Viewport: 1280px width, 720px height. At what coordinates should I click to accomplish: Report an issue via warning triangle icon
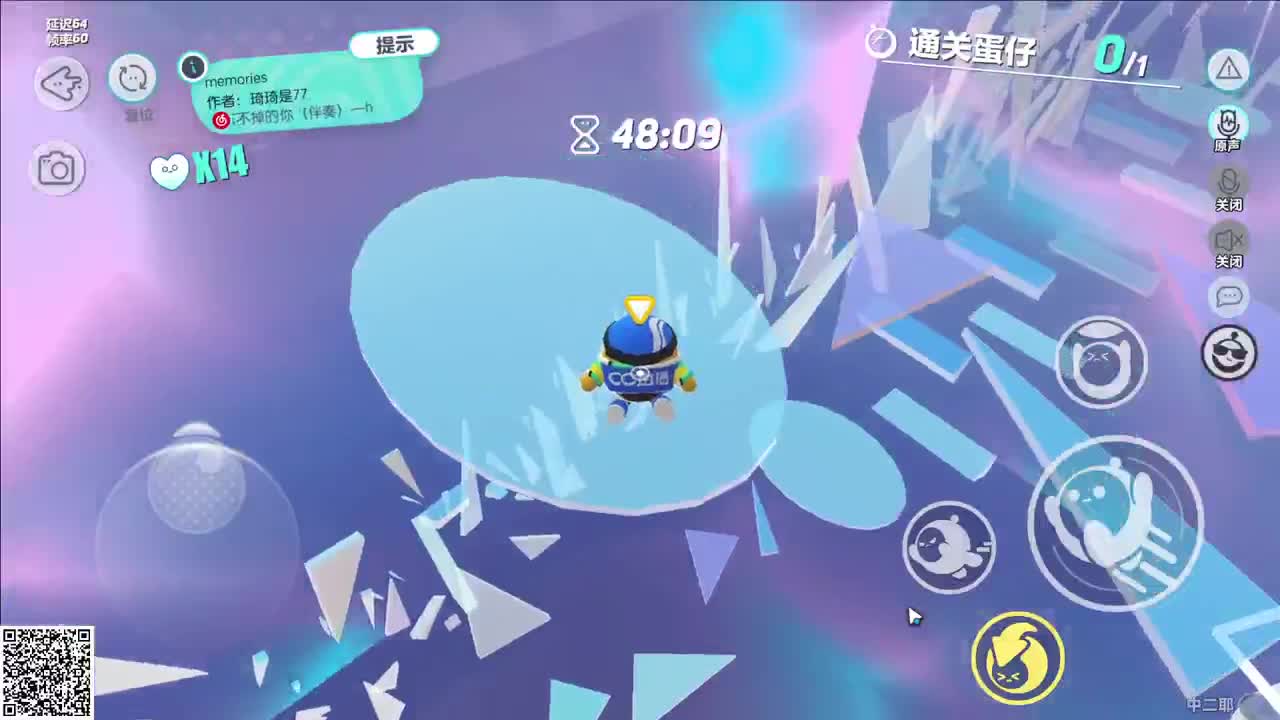(x=1229, y=70)
